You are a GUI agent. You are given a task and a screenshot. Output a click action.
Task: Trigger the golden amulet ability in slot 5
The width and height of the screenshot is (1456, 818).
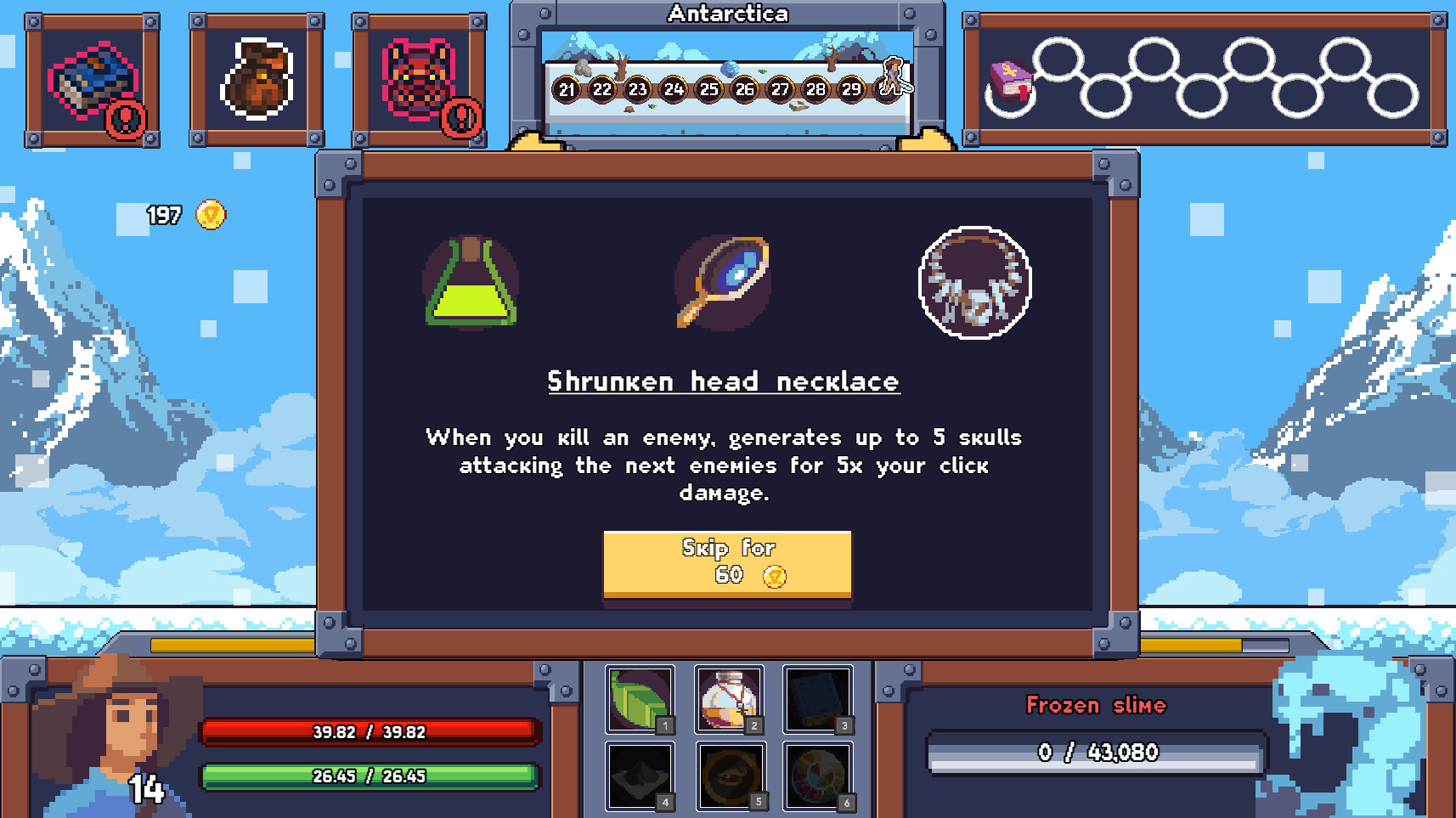[729, 776]
